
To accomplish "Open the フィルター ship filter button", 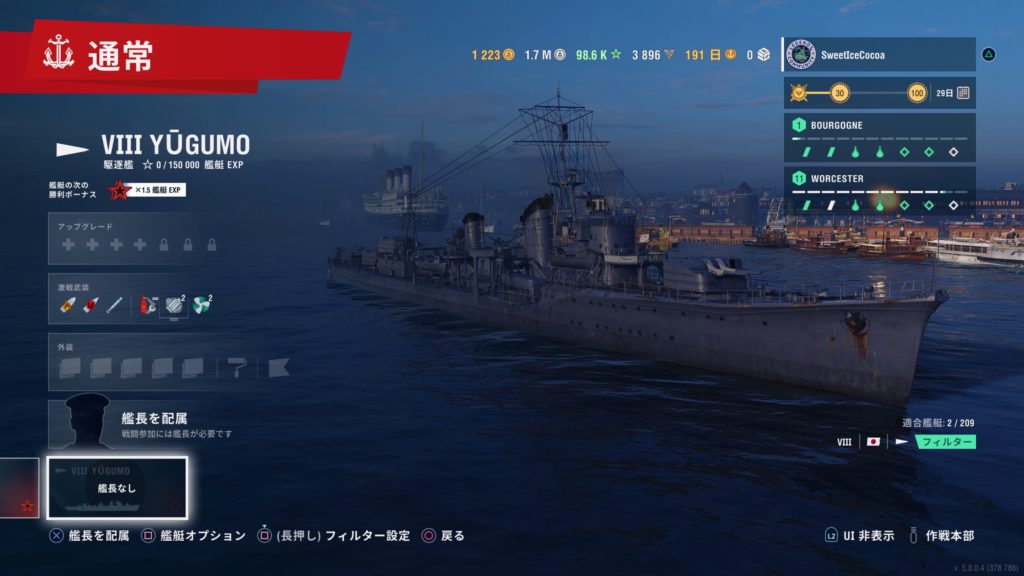I will pos(946,441).
